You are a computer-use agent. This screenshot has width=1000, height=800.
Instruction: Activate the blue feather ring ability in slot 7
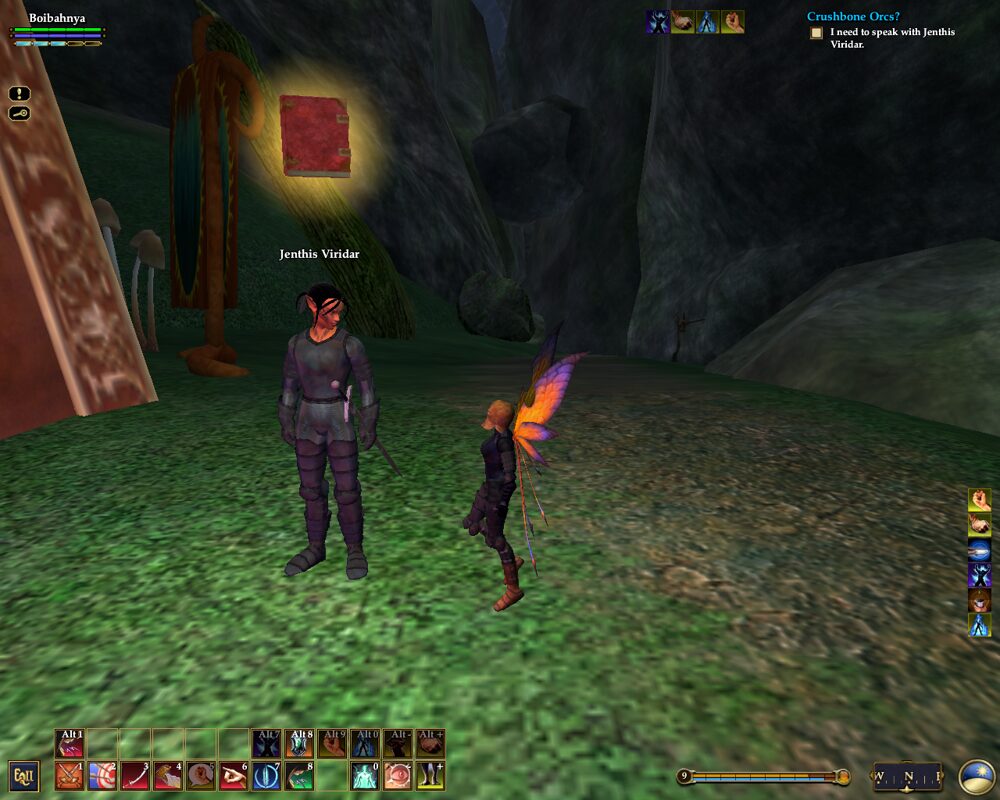(266, 776)
